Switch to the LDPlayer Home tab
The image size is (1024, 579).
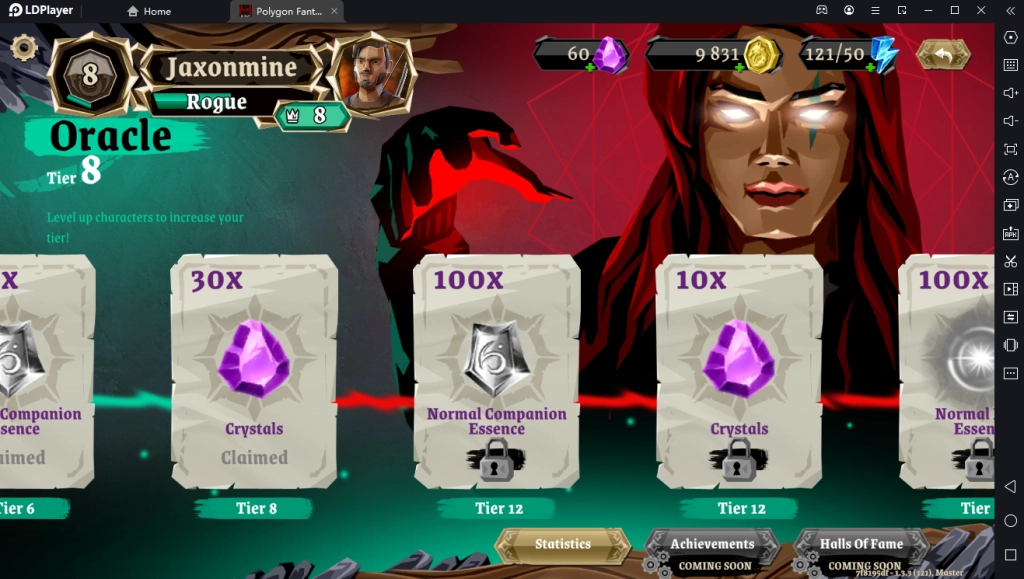click(150, 11)
